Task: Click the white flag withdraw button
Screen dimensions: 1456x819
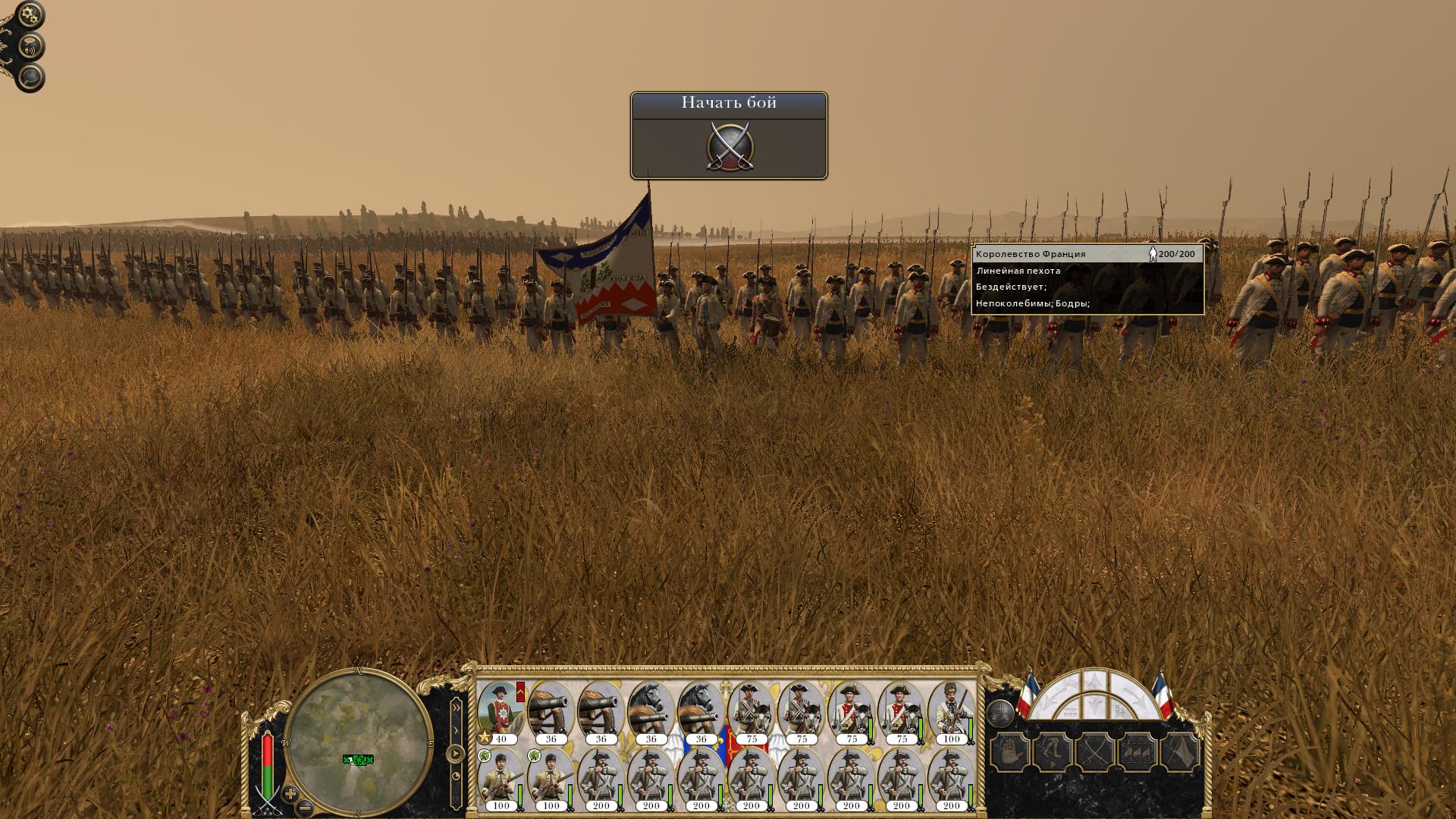Action: [x=1180, y=753]
